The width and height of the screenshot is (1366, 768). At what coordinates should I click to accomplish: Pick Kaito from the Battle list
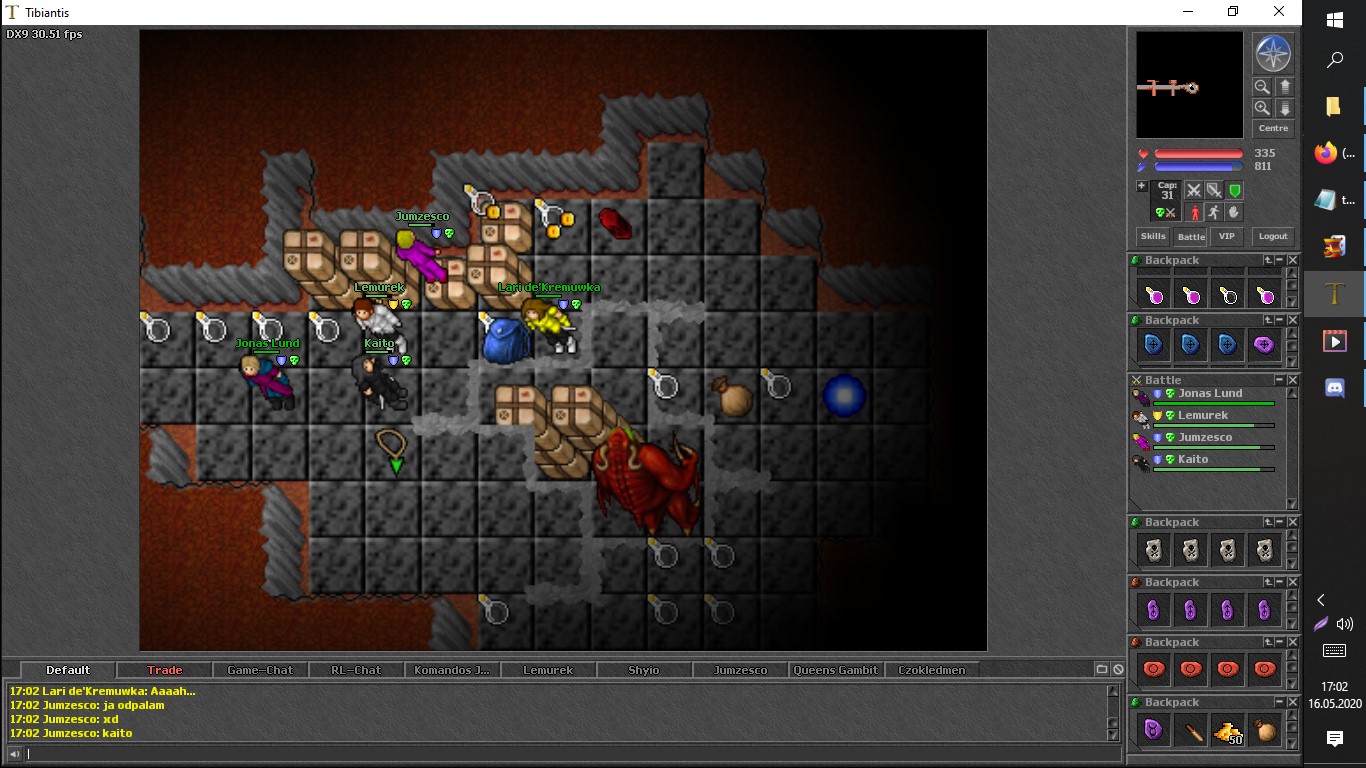(x=1193, y=460)
